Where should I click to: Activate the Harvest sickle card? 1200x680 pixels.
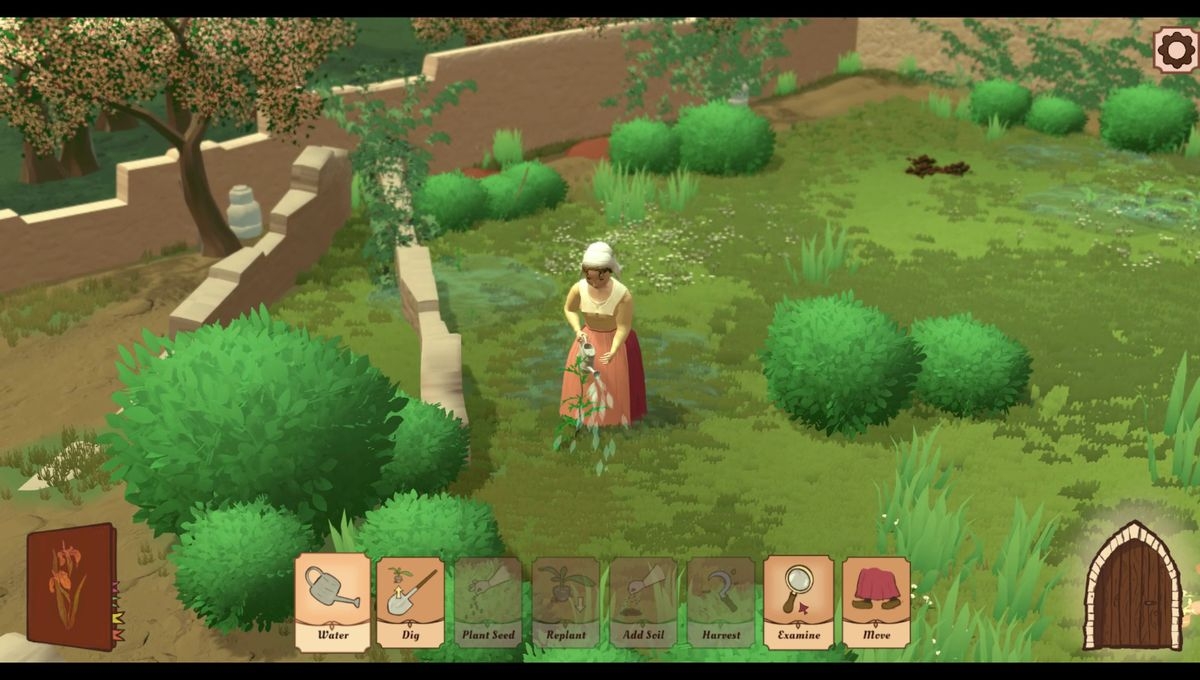tap(721, 602)
